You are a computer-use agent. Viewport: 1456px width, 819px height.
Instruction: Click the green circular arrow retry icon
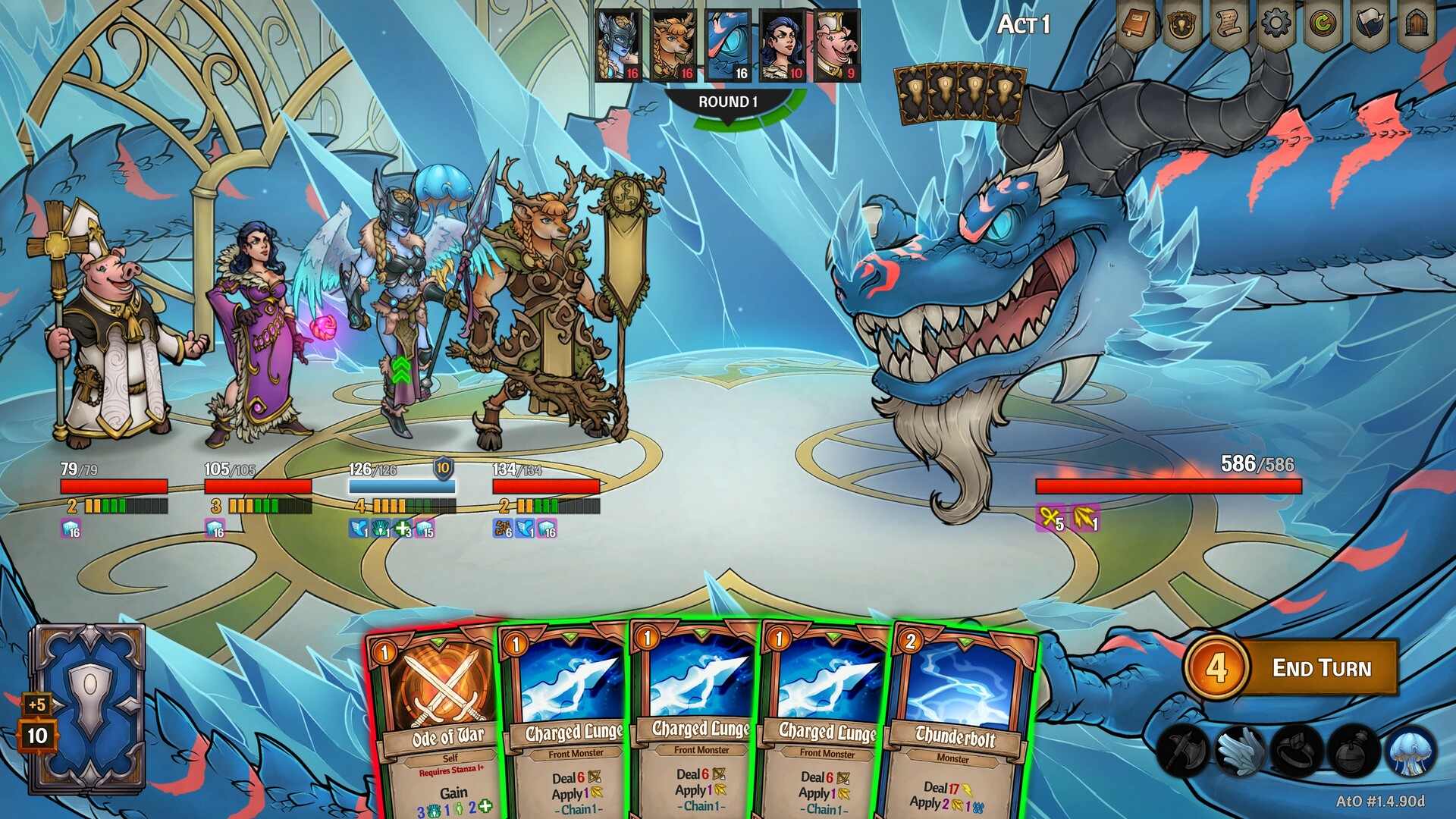tap(1323, 26)
